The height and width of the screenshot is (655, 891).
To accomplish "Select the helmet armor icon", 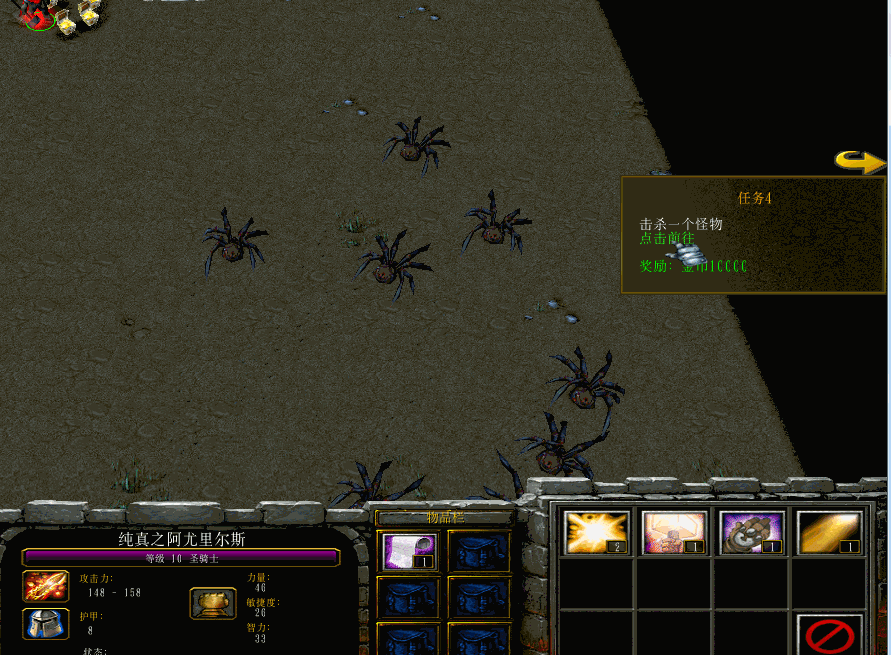I will point(46,624).
